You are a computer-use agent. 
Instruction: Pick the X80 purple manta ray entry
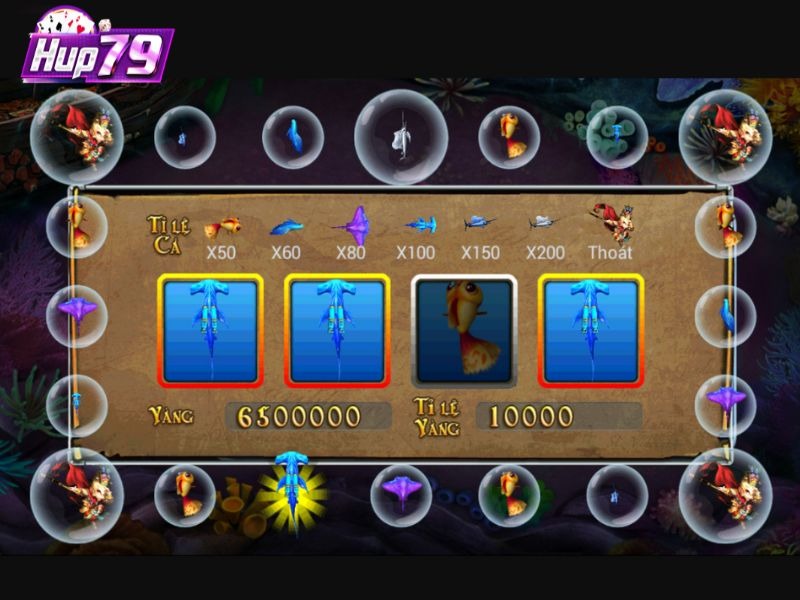352,226
